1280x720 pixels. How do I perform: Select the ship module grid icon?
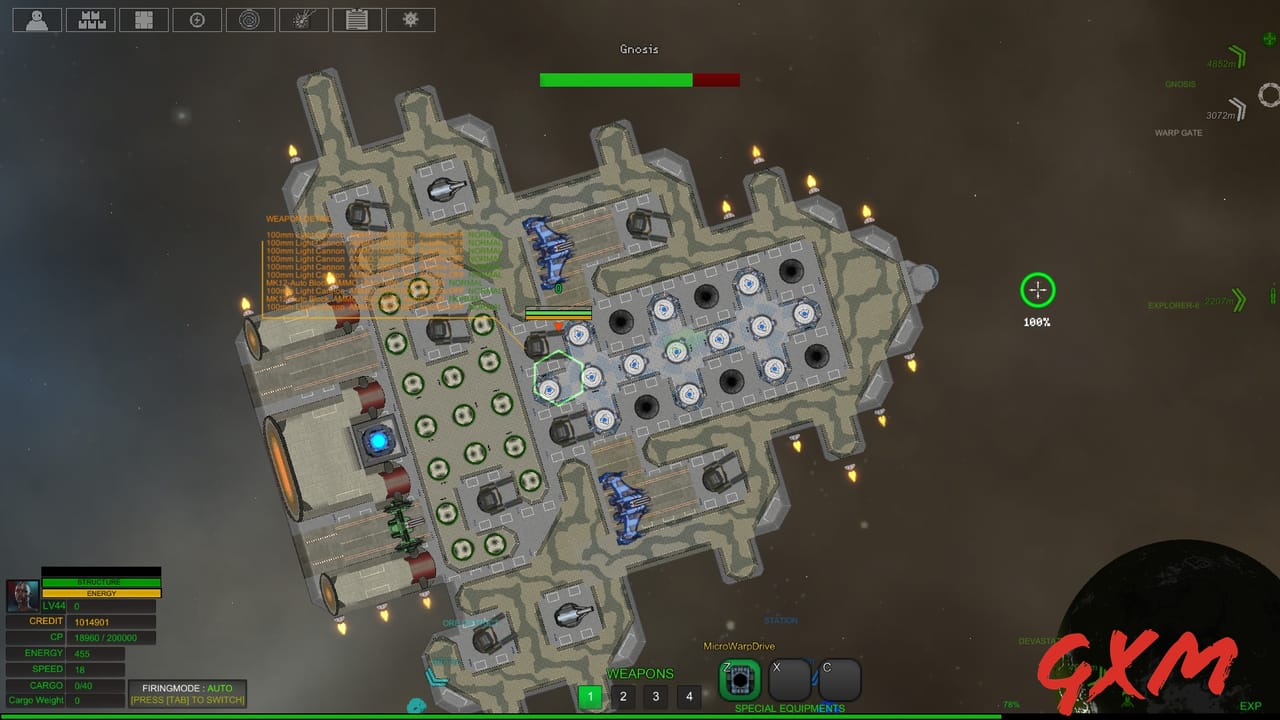143,19
